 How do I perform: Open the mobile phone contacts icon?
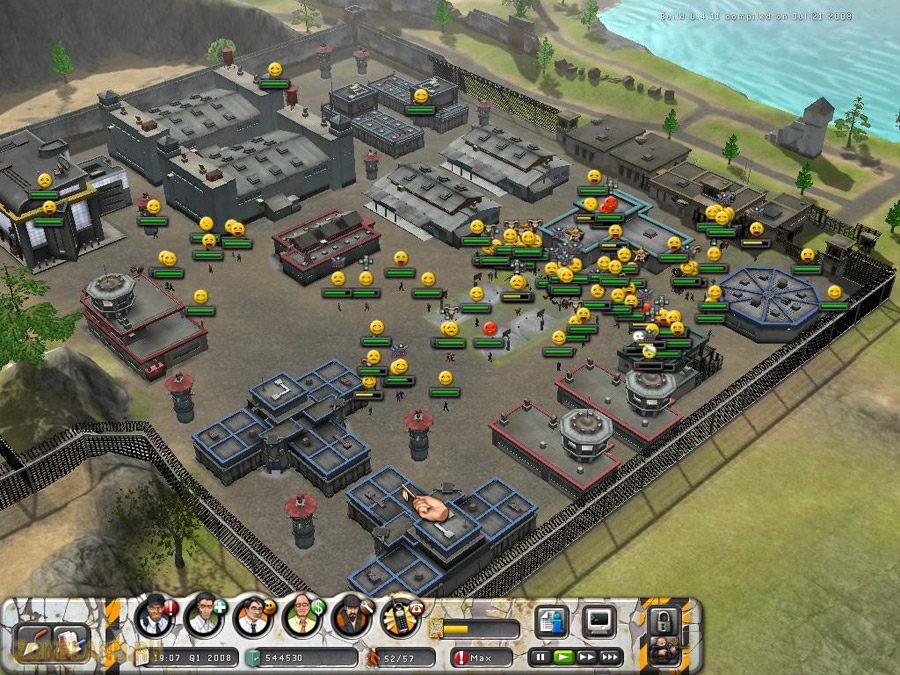pyautogui.click(x=402, y=616)
